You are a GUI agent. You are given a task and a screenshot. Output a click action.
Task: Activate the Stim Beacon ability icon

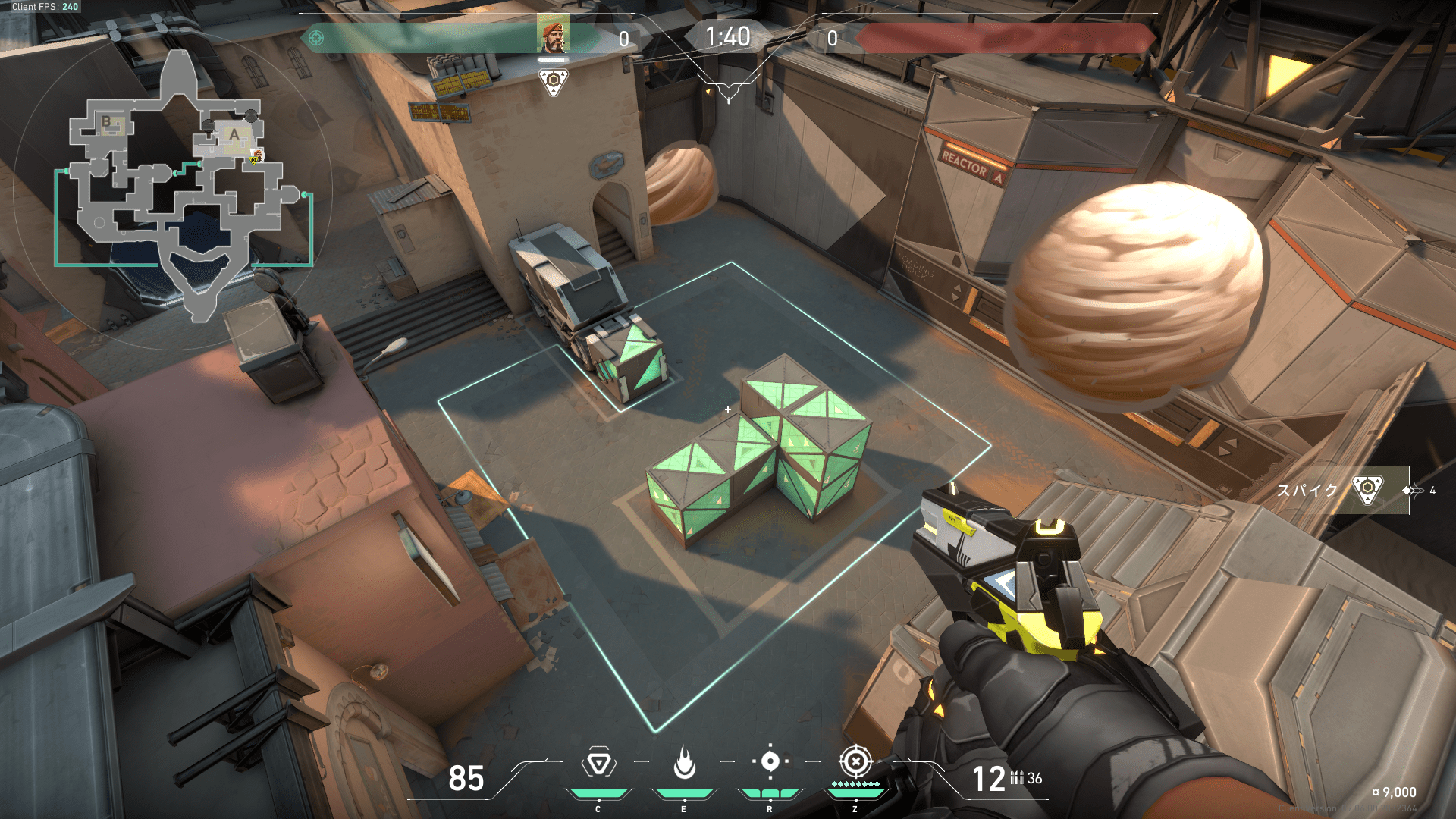click(598, 763)
